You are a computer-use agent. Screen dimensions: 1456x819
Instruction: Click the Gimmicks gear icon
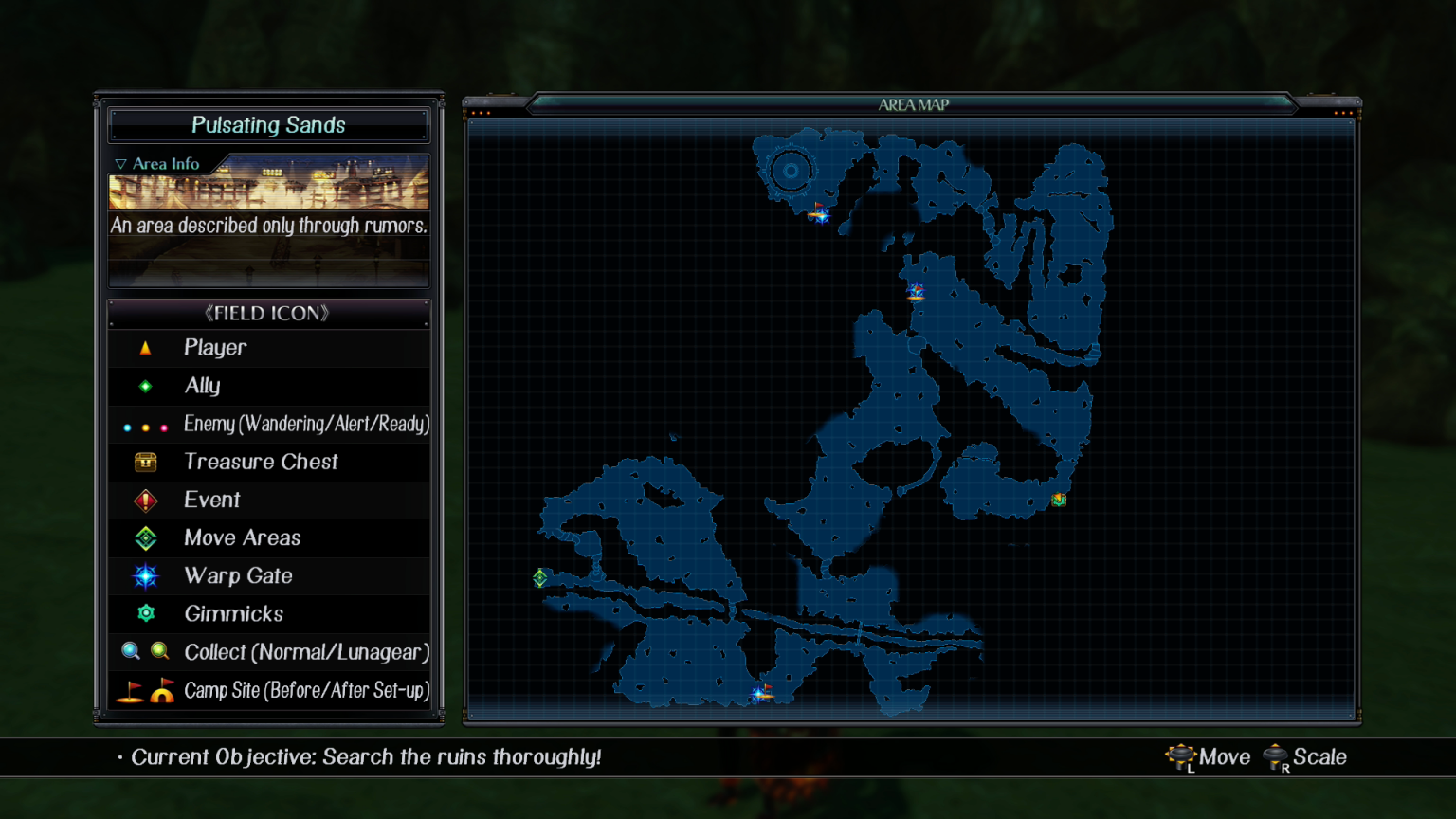[x=145, y=613]
